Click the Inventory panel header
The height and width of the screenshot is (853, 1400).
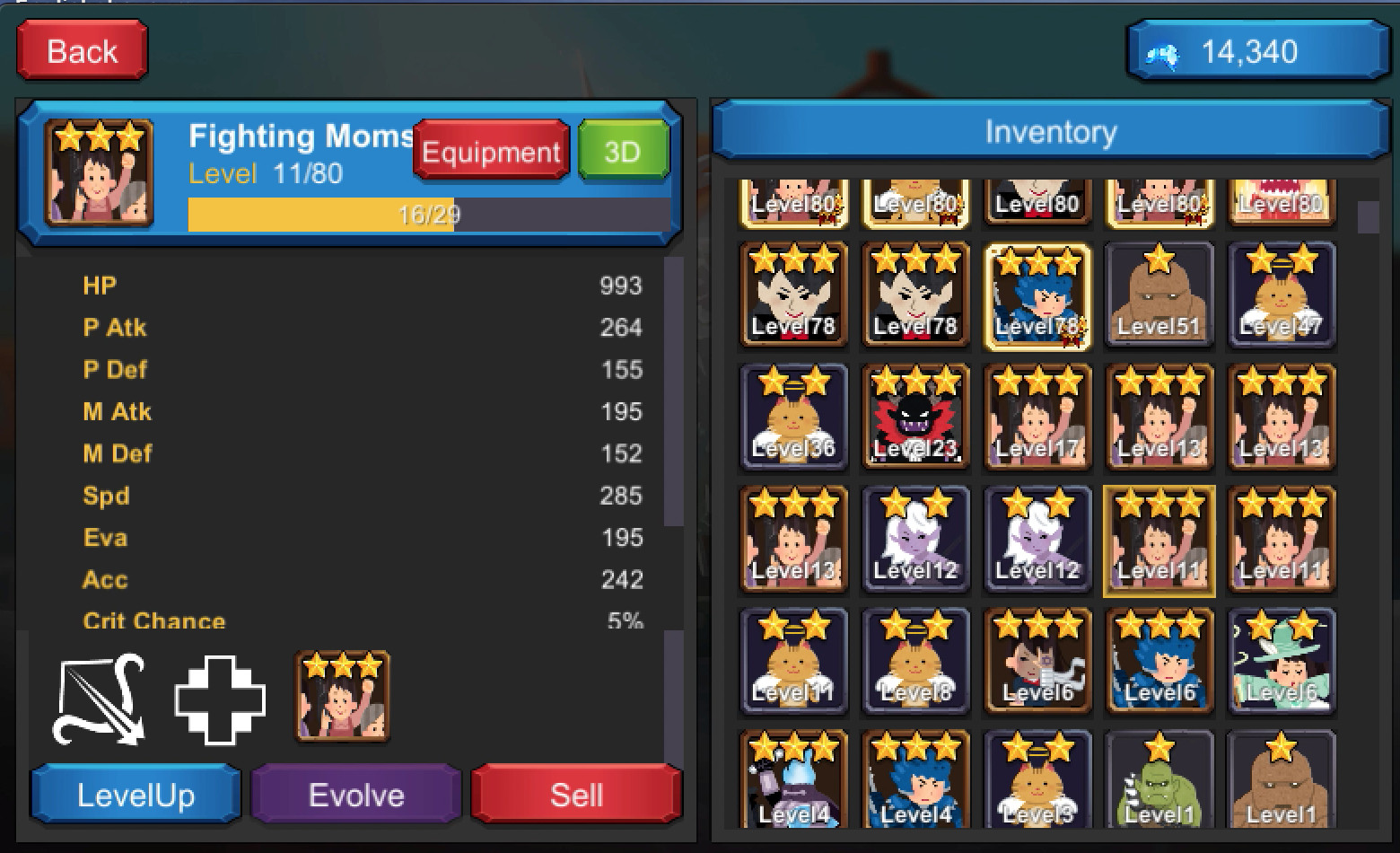(x=1050, y=130)
